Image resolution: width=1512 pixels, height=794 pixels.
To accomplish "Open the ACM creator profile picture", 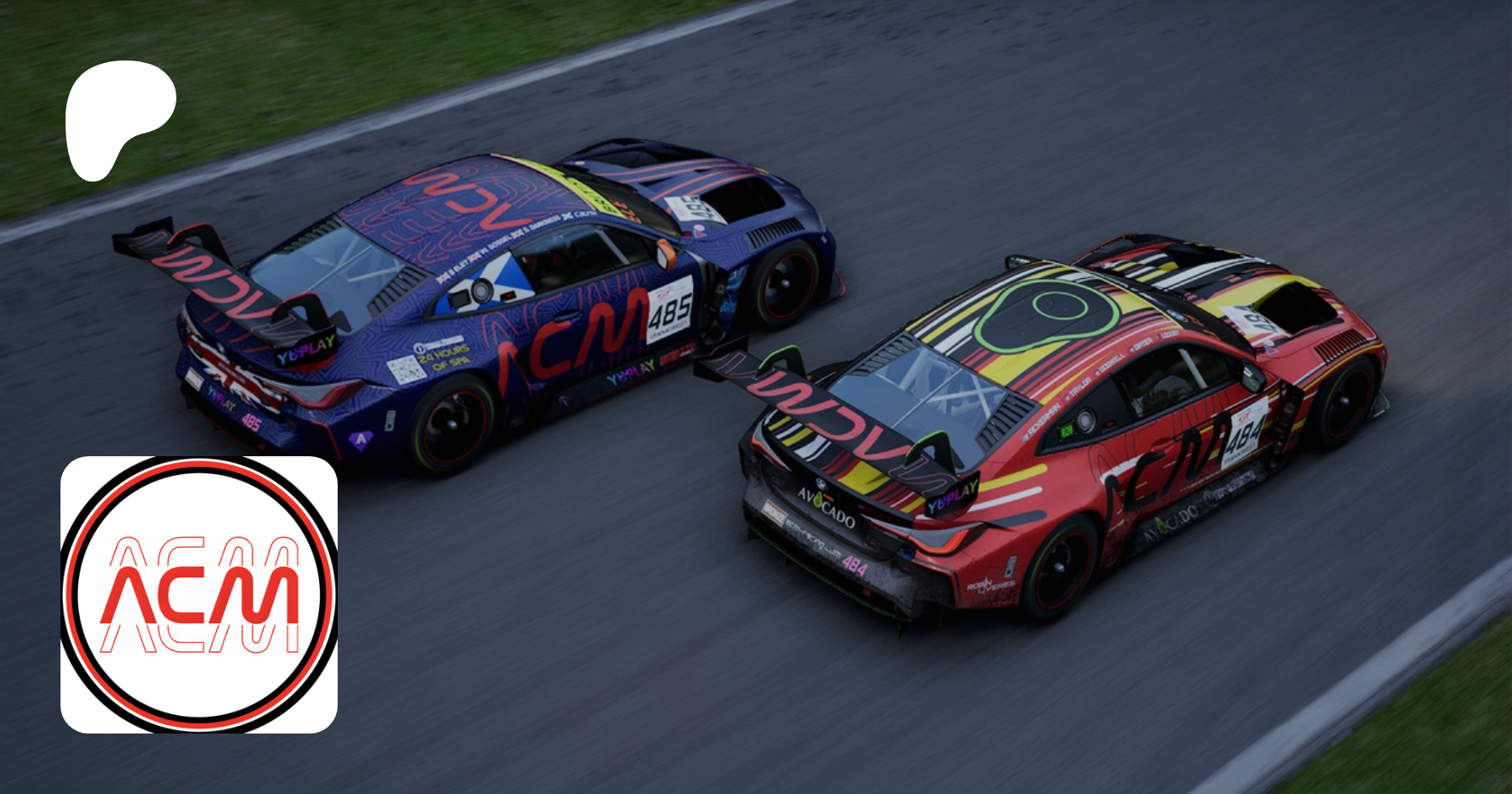I will point(199,595).
